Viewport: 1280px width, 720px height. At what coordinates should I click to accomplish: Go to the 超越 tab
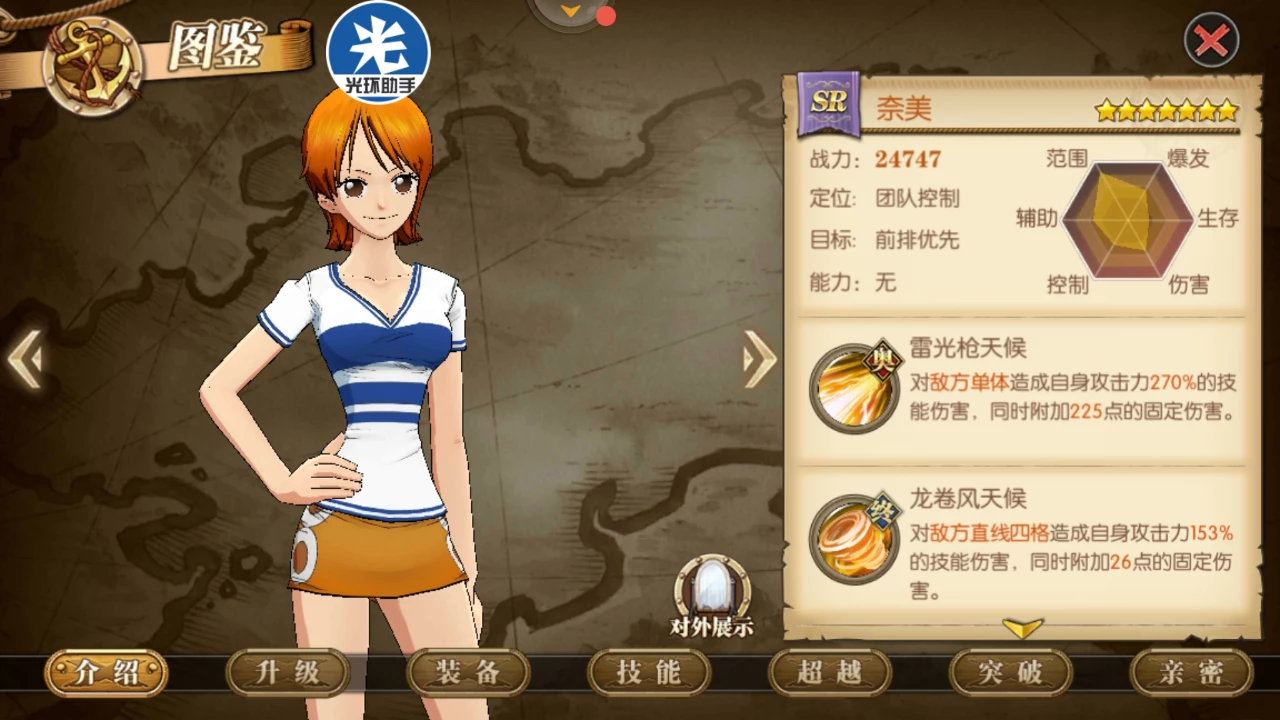(829, 672)
